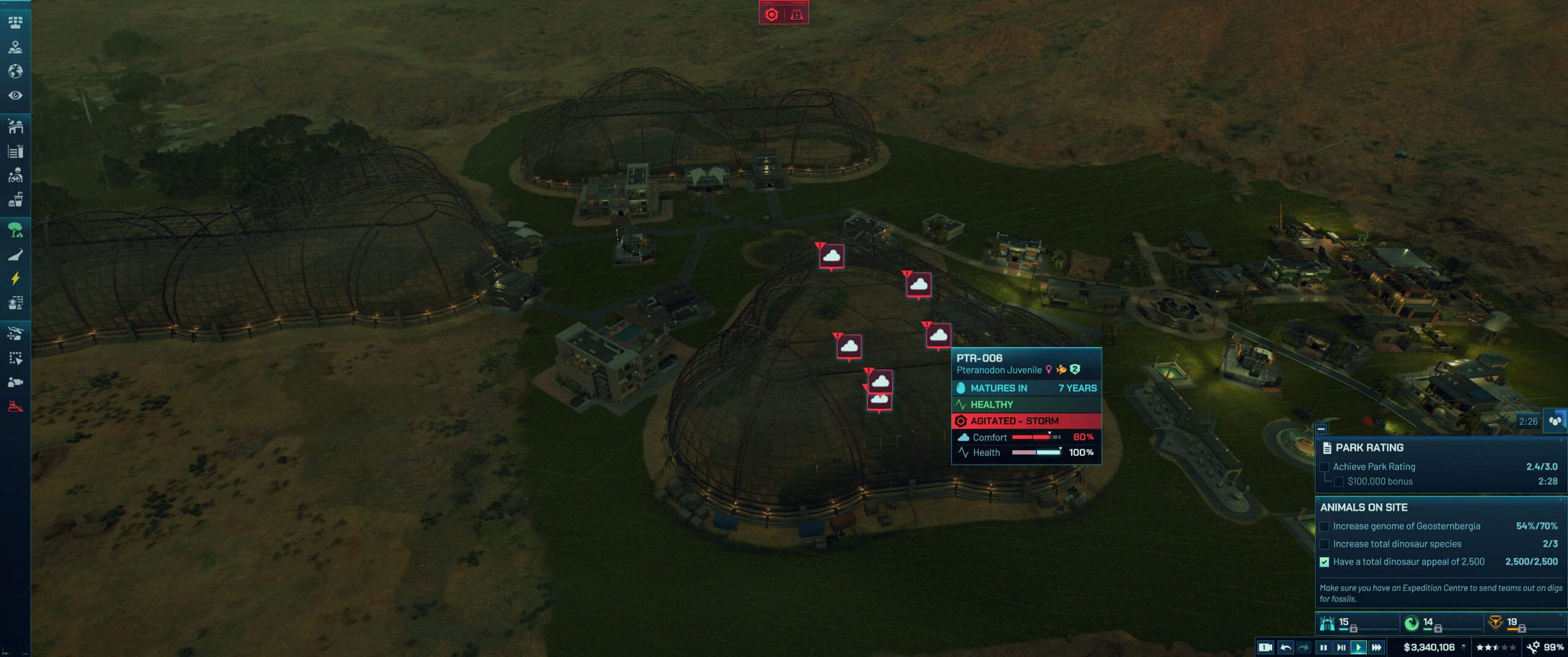The height and width of the screenshot is (657, 1568).
Task: Click the $3,340,106 park funds display
Action: tap(1428, 647)
